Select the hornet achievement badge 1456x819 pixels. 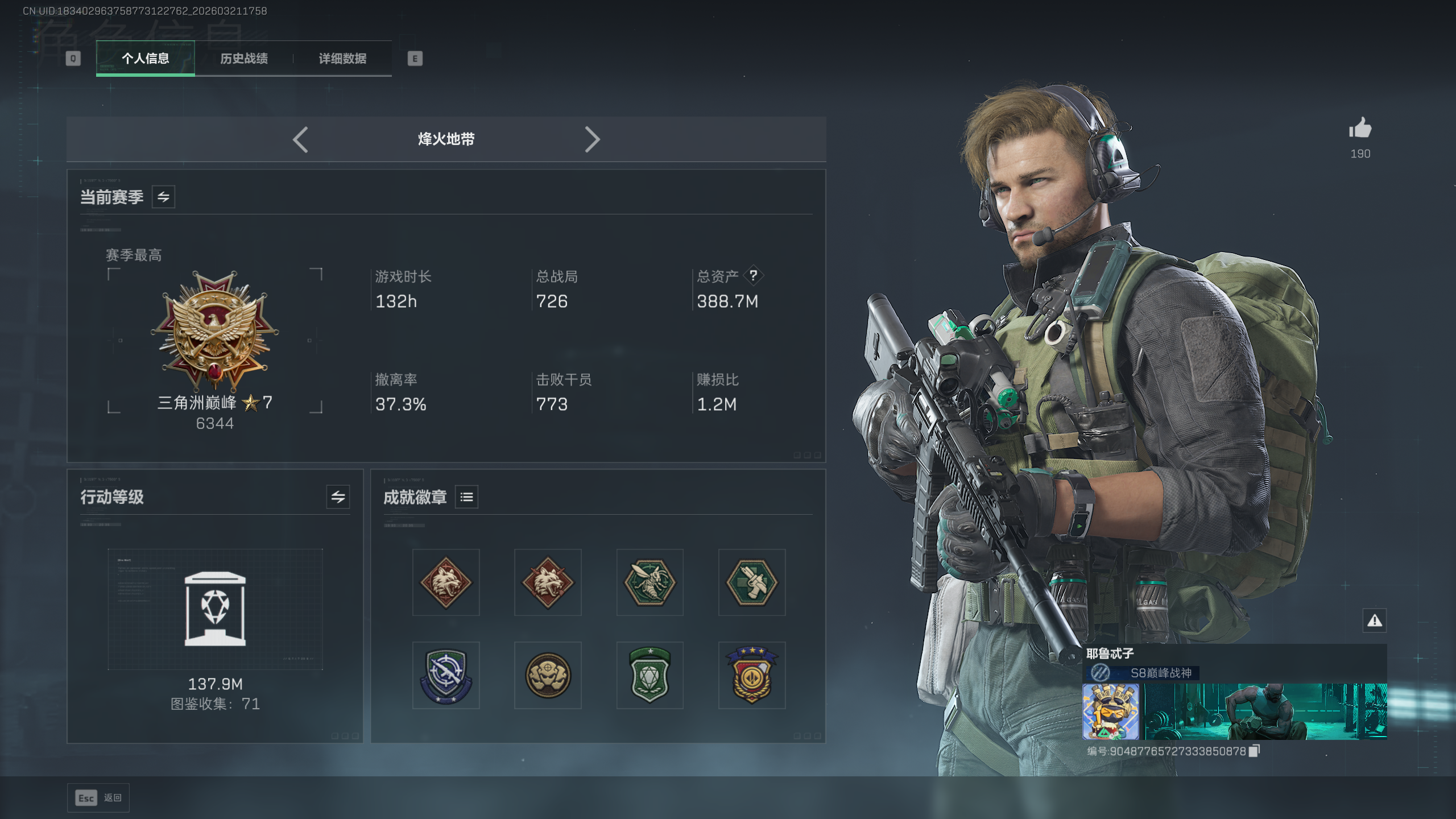[x=650, y=582]
